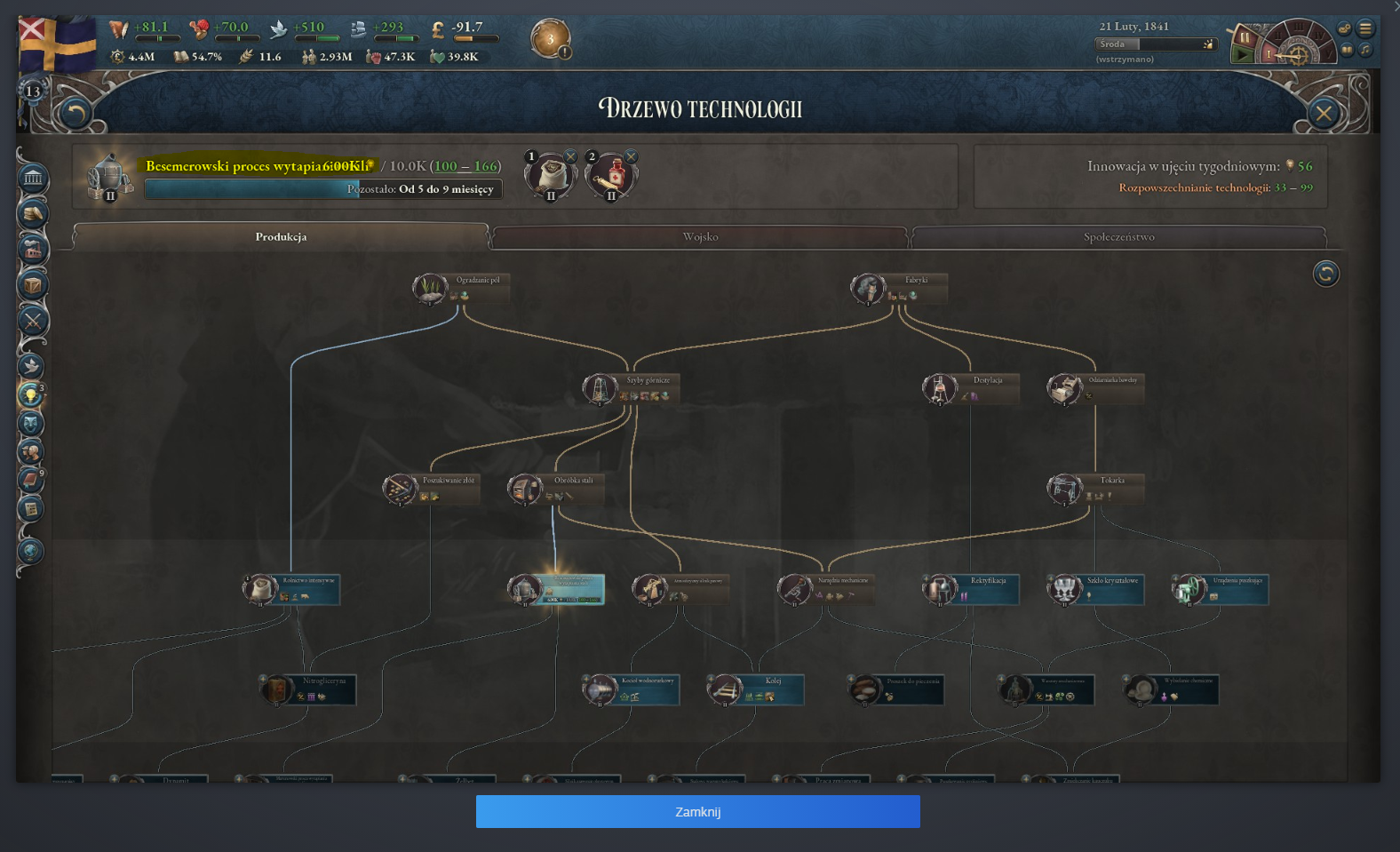1400x852 pixels.
Task: Open industry panel via factory sidebar icon
Action: point(33,250)
